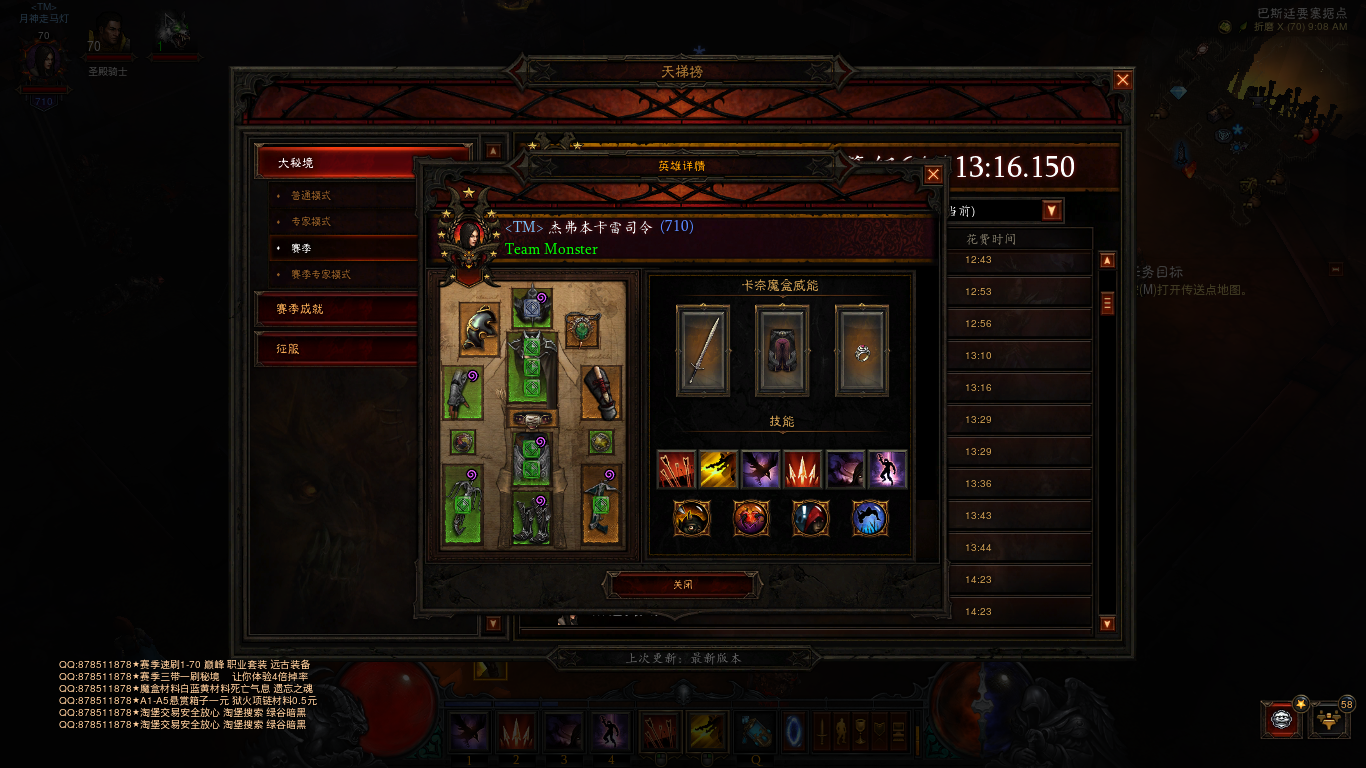This screenshot has width=1366, height=768.
Task: Select the helmet equipment slot
Action: [x=480, y=329]
